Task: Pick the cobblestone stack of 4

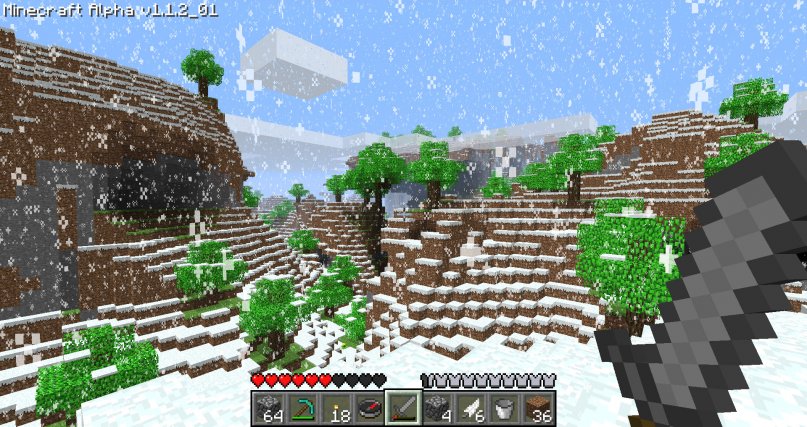Action: (437, 407)
